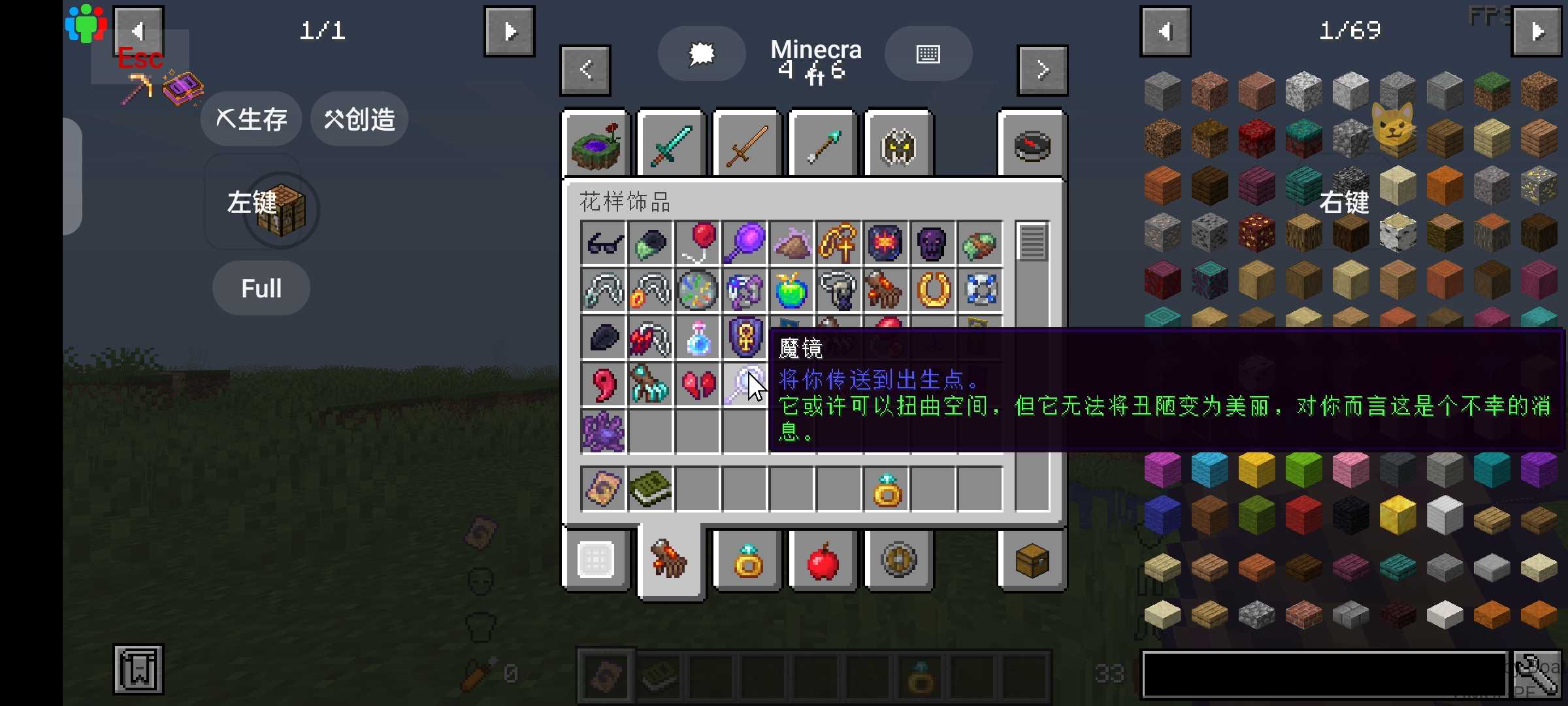The image size is (1568, 706).
Task: Tap the Full button
Action: (261, 288)
